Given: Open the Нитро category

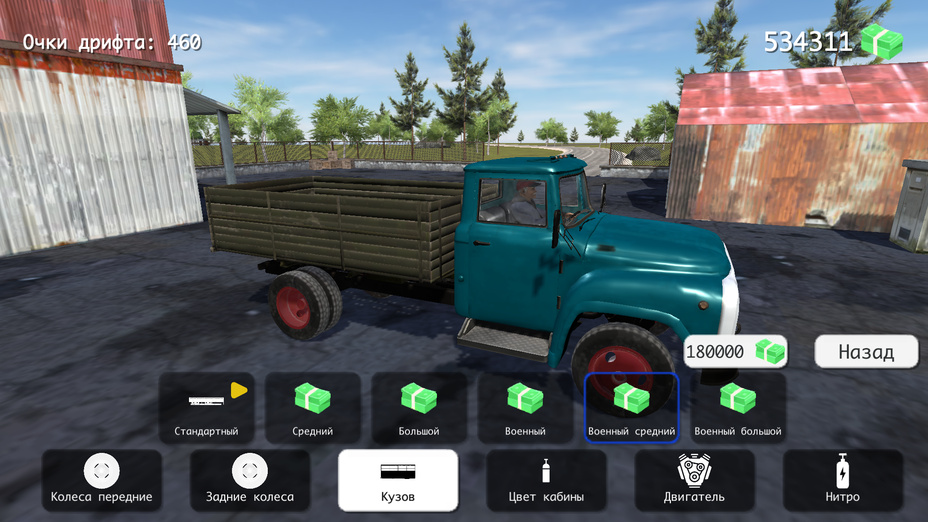Looking at the screenshot, I should (842, 480).
